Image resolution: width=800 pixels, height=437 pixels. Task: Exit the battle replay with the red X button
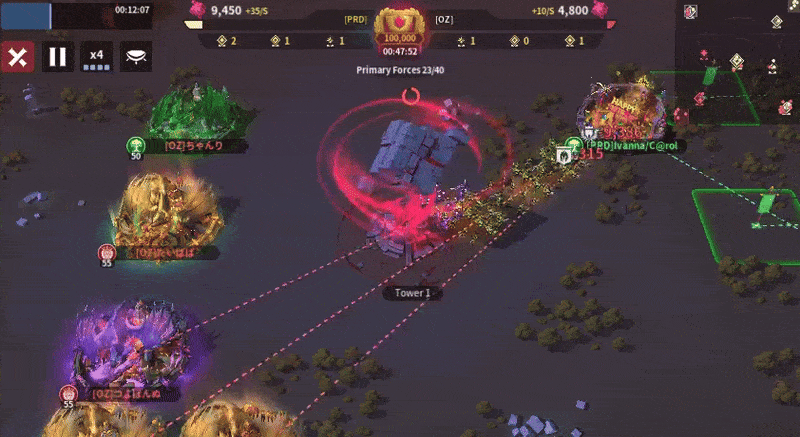coord(16,56)
